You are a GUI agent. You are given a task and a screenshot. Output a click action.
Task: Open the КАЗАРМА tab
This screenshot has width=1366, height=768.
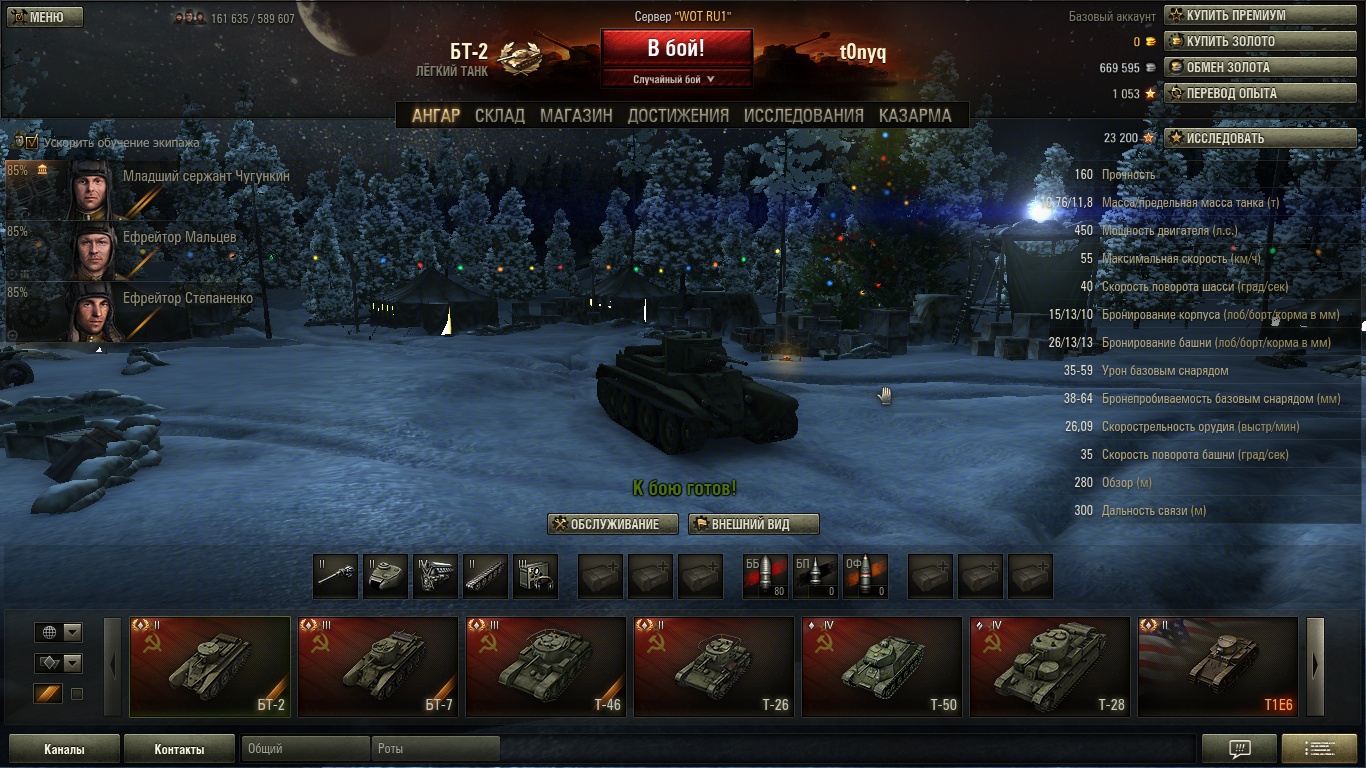915,115
